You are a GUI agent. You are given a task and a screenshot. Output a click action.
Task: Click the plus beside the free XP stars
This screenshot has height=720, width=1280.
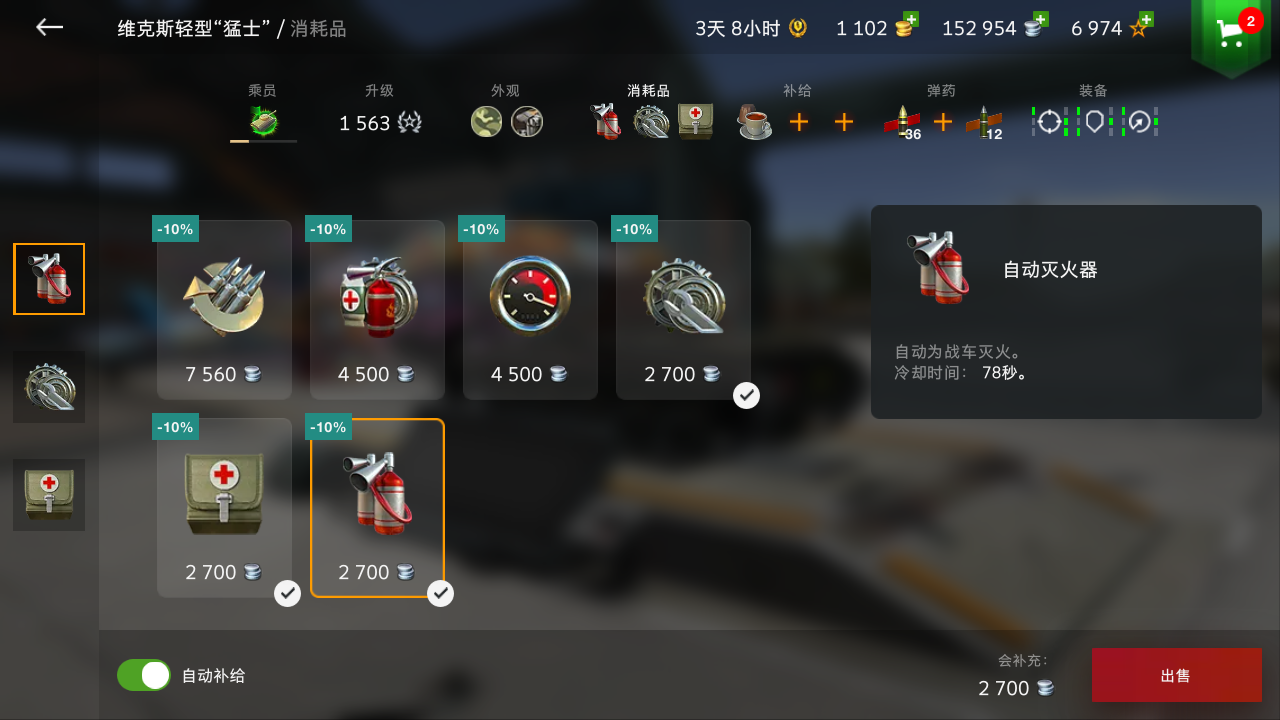click(x=1146, y=18)
